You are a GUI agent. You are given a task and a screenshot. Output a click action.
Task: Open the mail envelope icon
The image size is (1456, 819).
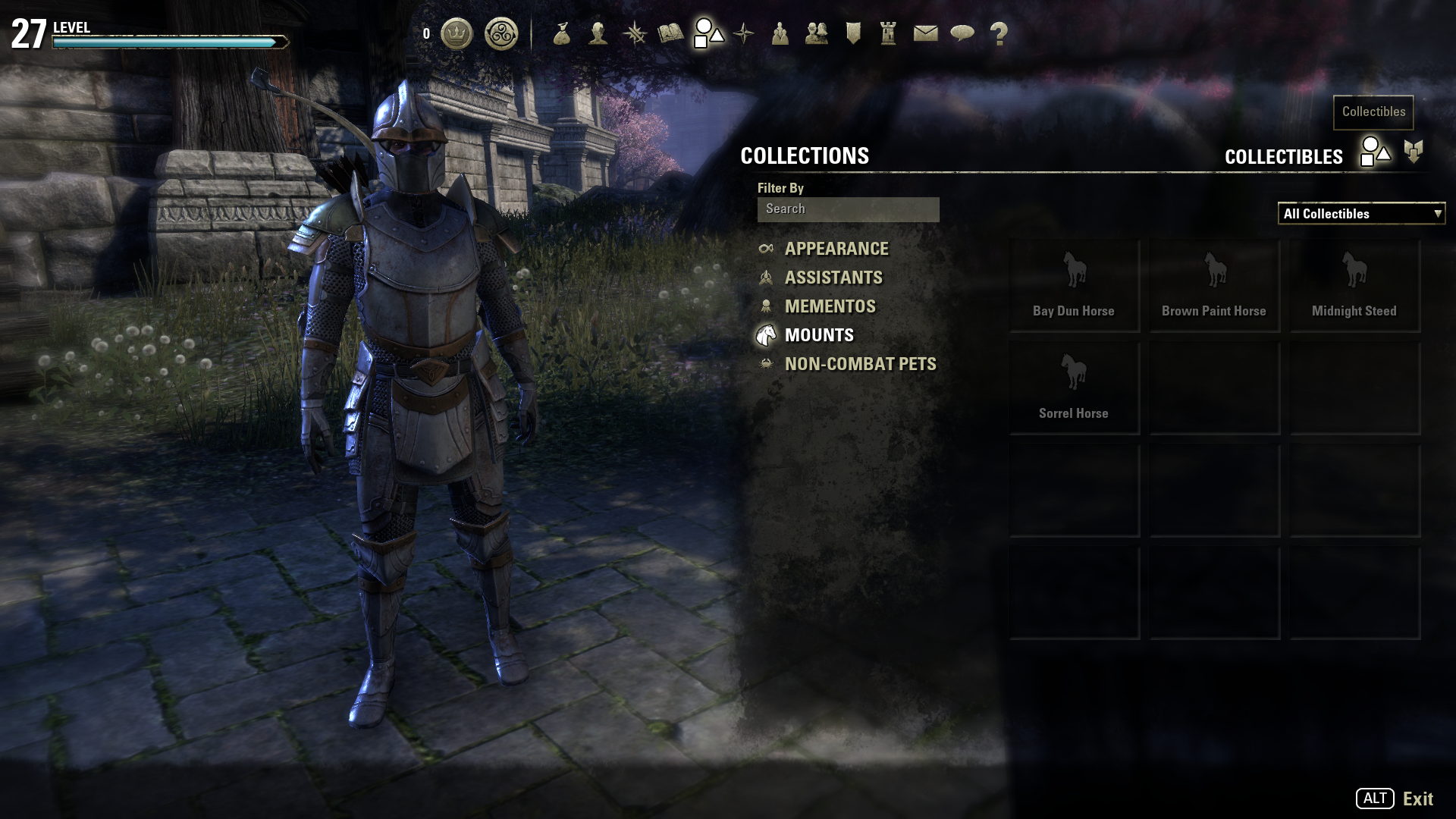coord(925,34)
